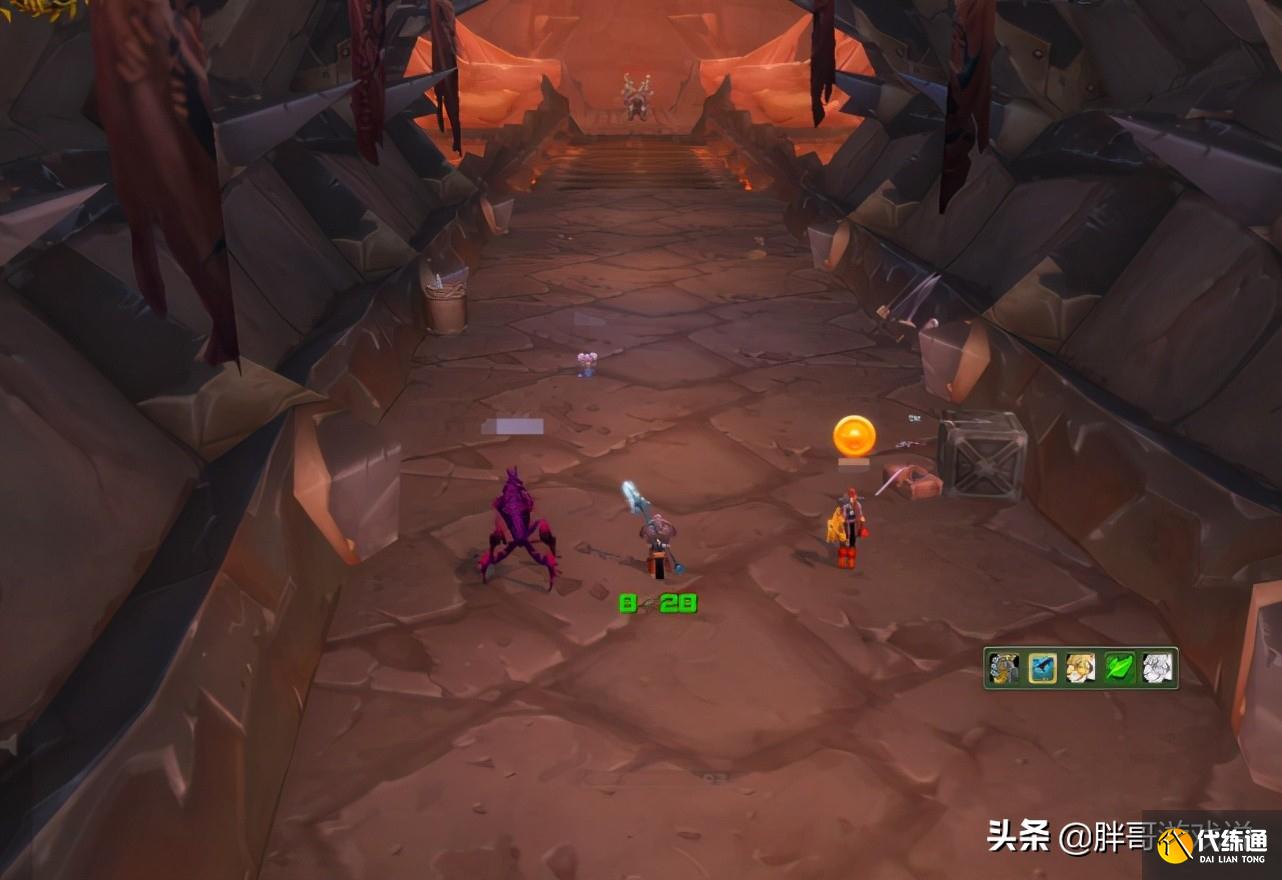The height and width of the screenshot is (880, 1282).
Task: Click the wooden chest beside the crate
Action: pos(909,483)
